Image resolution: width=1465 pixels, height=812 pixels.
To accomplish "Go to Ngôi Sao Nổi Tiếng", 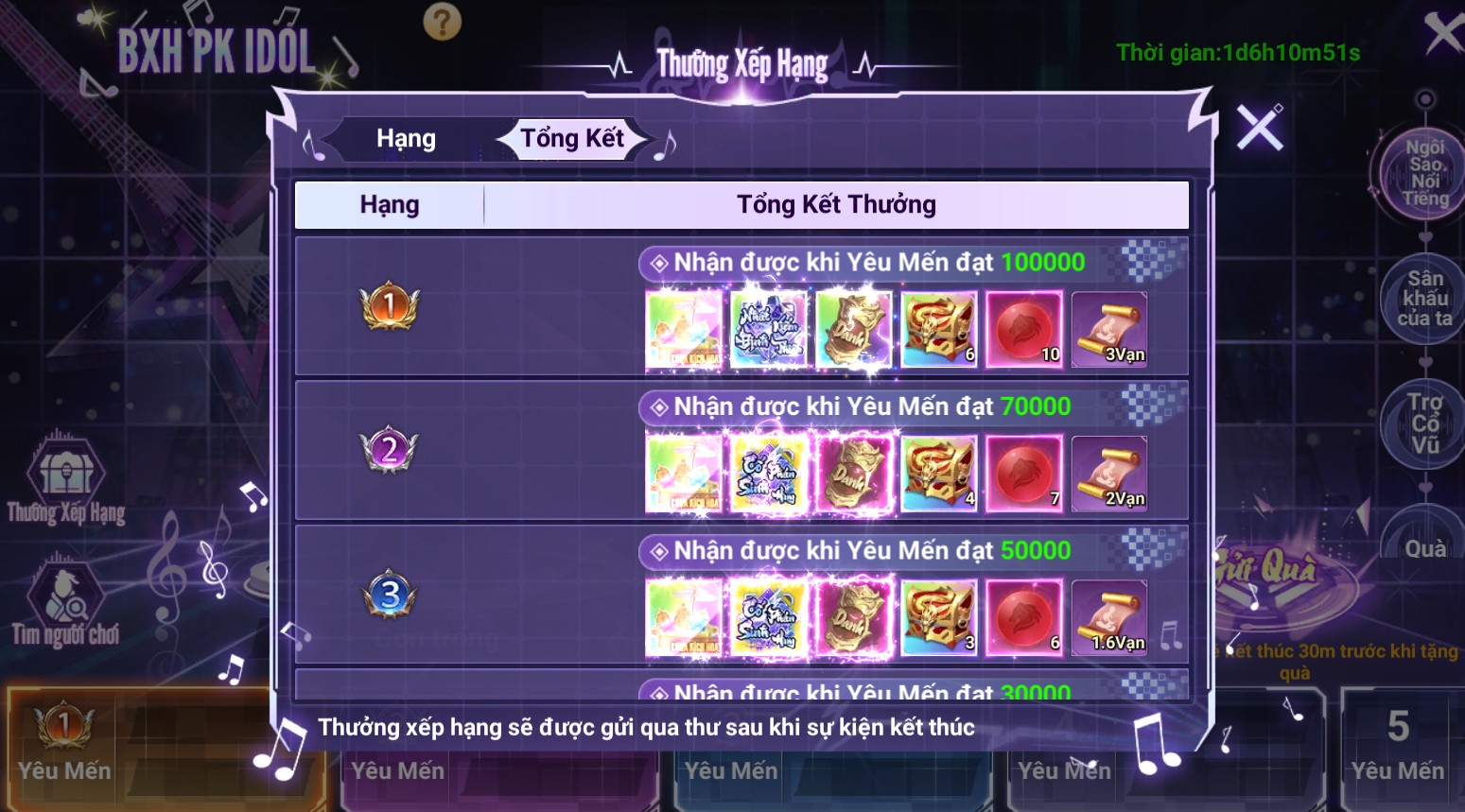I will (x=1424, y=173).
